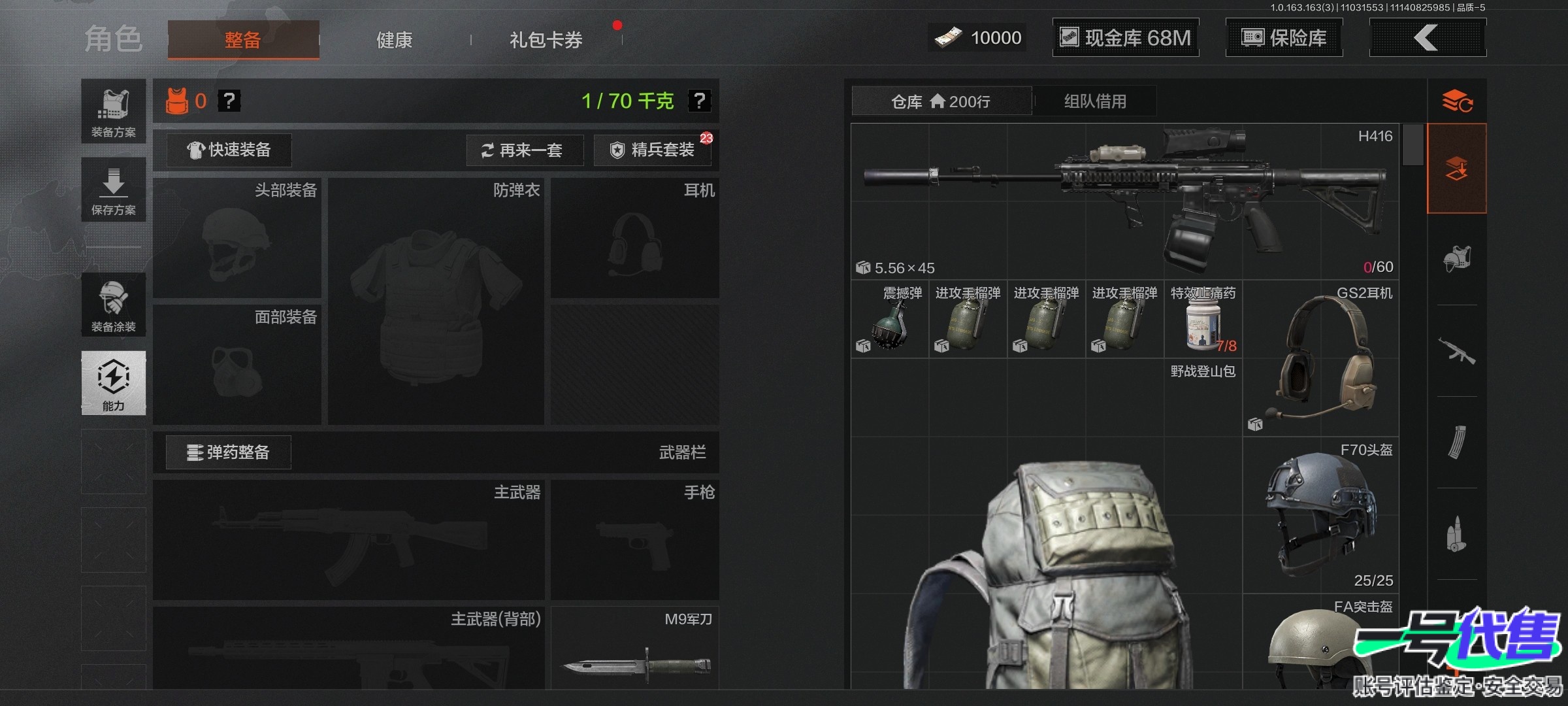Click the 快速装备 quick equip button
The image size is (1568, 706).
coord(229,150)
